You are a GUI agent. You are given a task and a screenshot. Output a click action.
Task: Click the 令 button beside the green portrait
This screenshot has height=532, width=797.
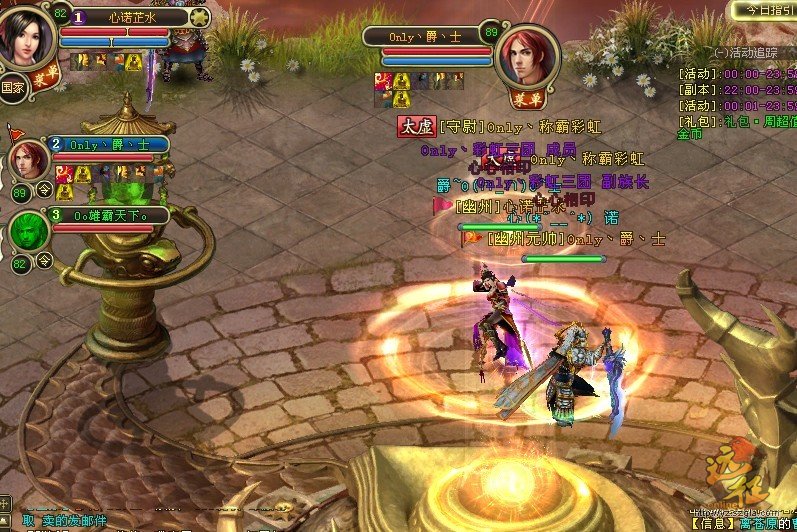point(44,261)
